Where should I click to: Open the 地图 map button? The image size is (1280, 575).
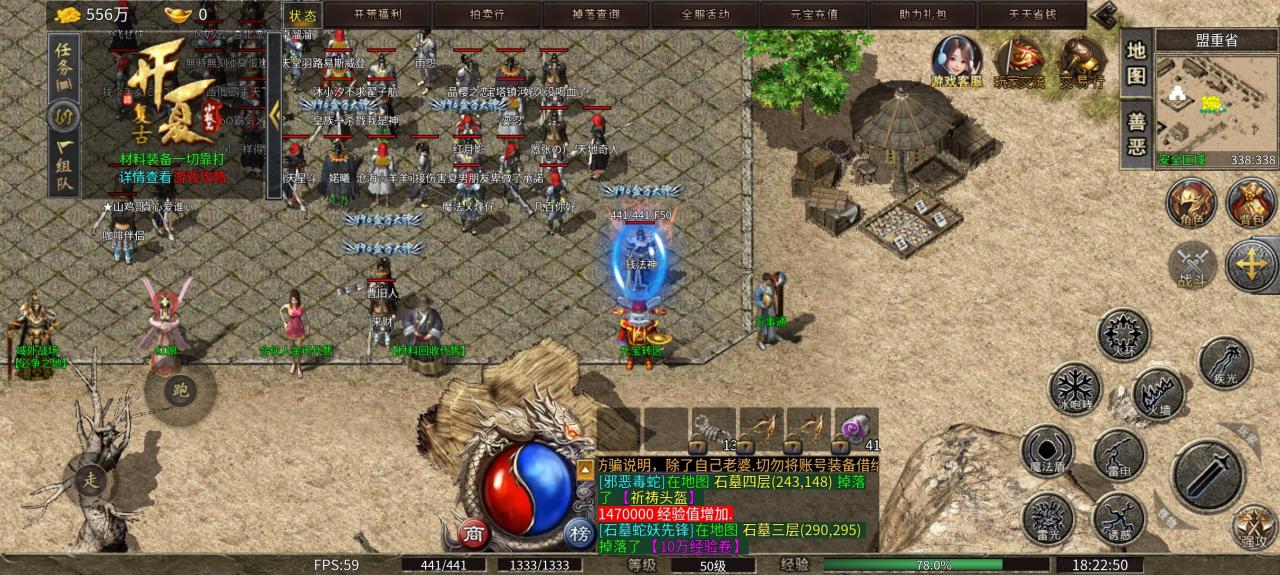point(1136,62)
